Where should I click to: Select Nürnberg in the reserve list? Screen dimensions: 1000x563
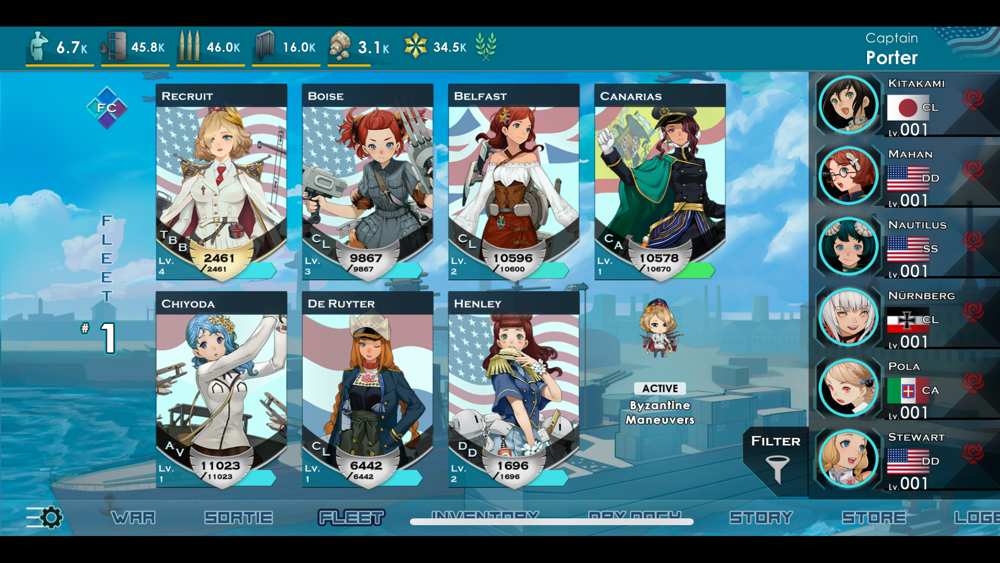point(905,317)
